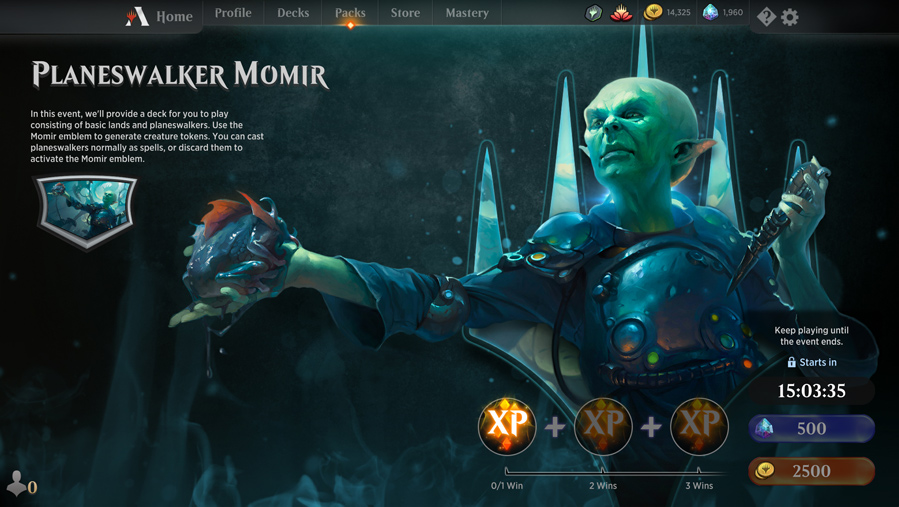Inspect the 3 Wins XP reward

coord(699,426)
